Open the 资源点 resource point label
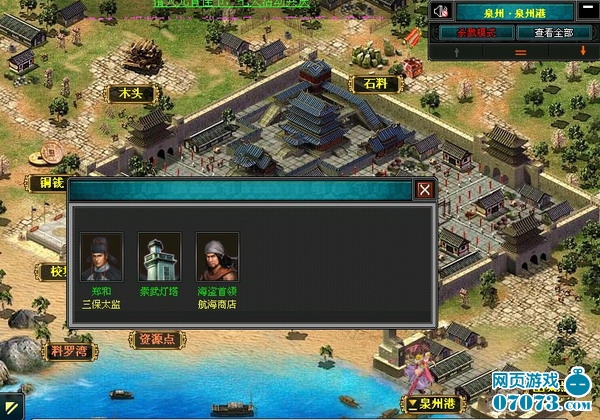The image size is (600, 420). [156, 340]
